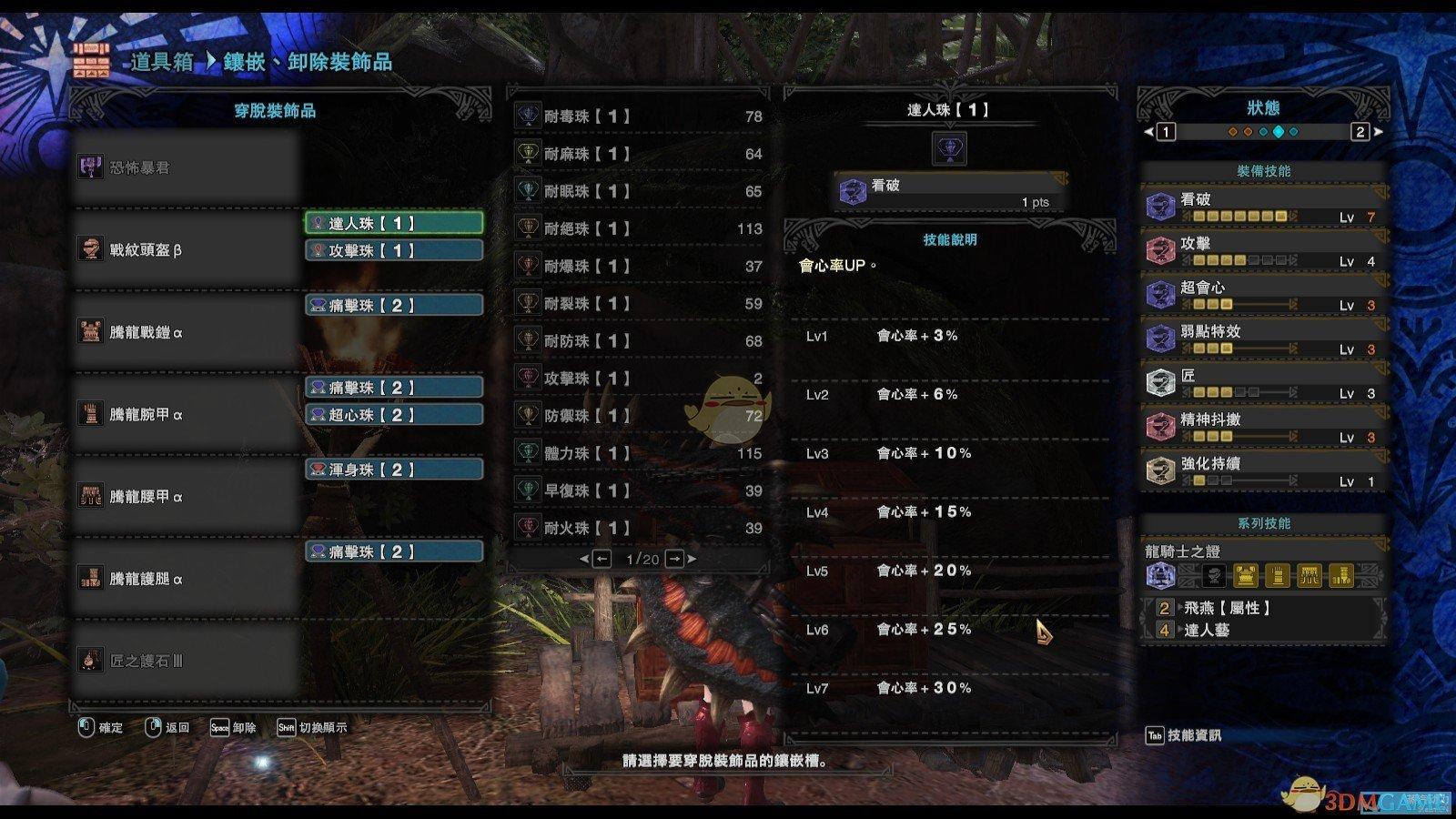Select the 達人珠【1】 decoration slot
Screen dimensions: 1456x819
click(x=393, y=223)
